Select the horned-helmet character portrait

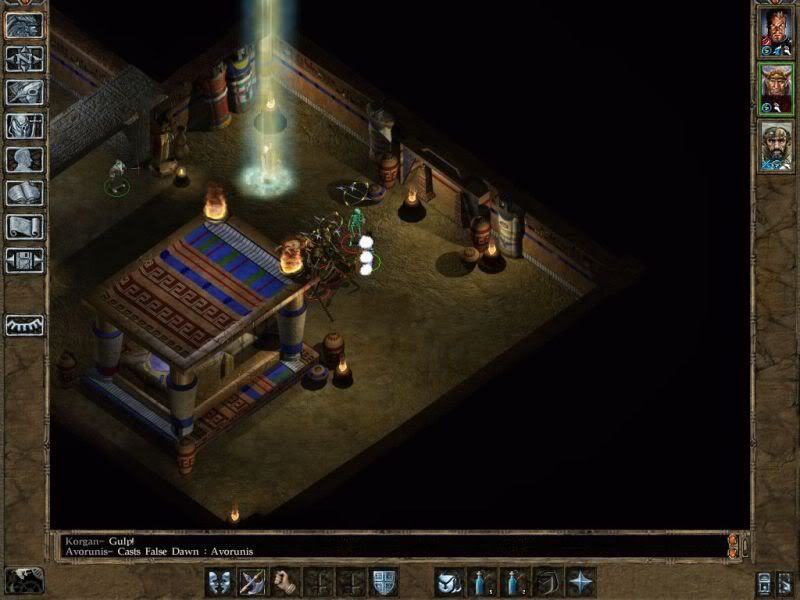pyautogui.click(x=776, y=90)
